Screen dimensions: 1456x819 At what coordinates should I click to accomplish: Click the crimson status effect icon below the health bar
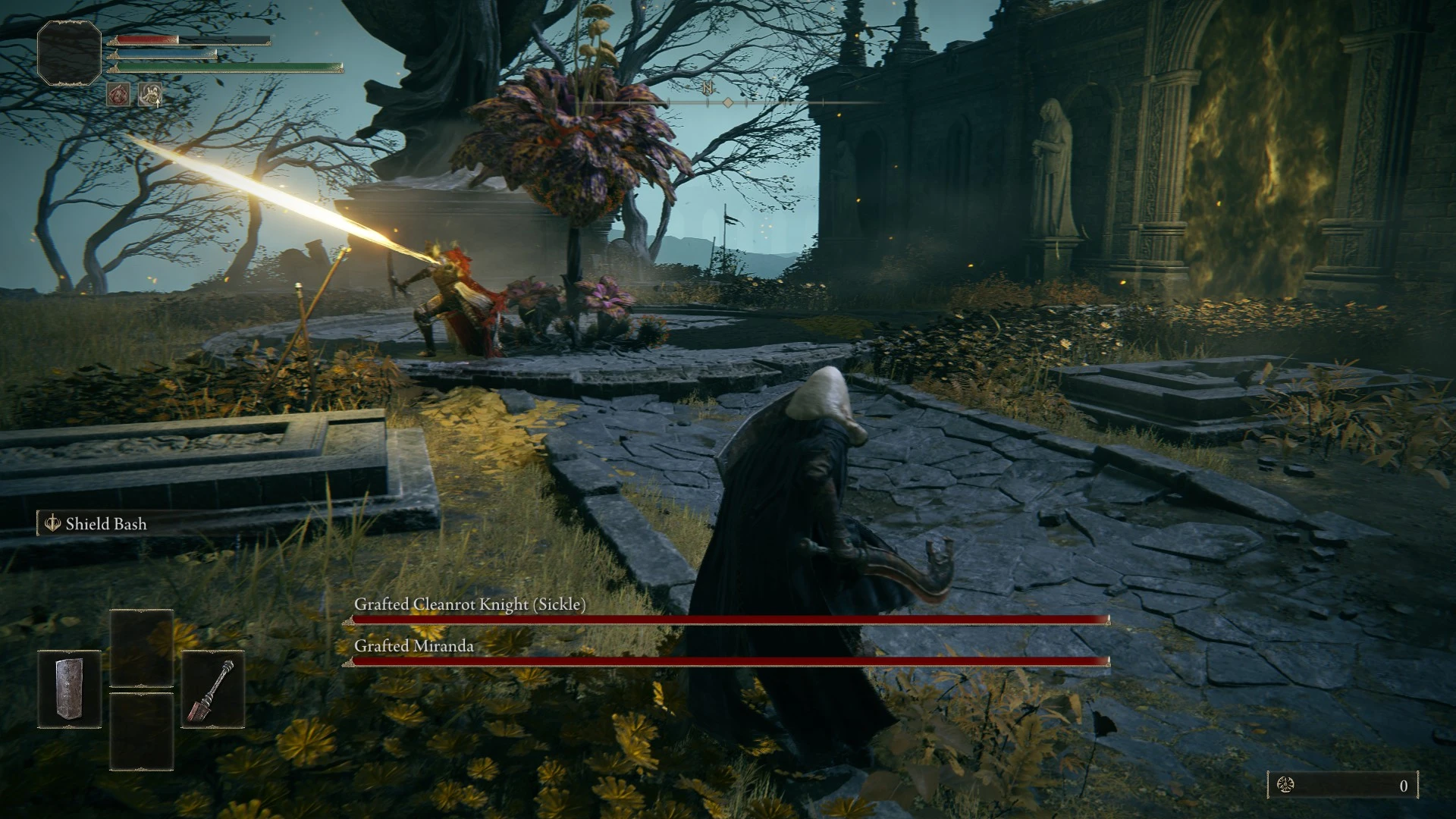[119, 95]
